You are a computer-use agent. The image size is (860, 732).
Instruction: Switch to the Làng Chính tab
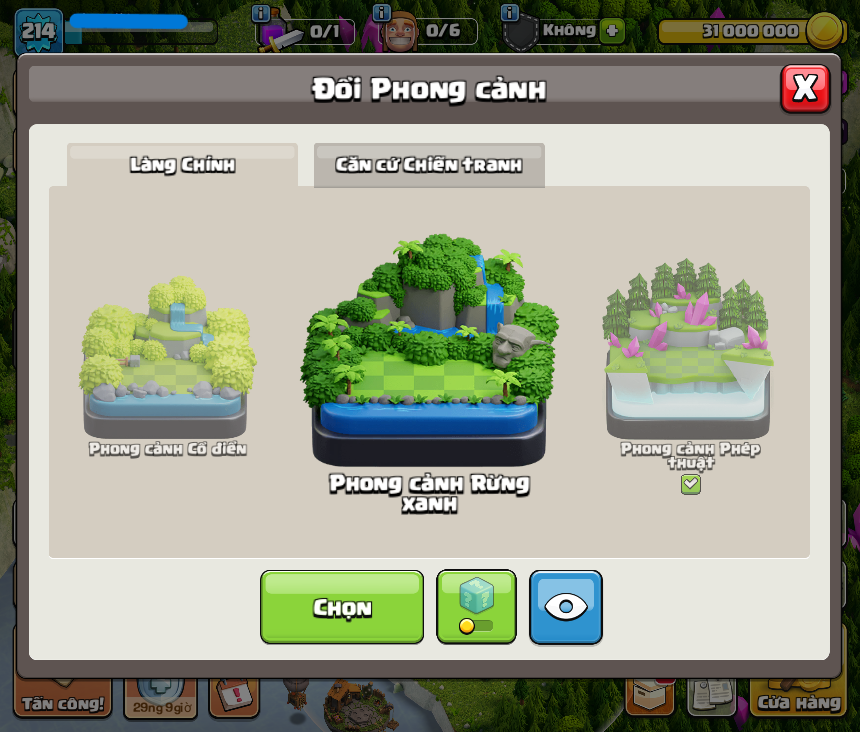click(x=182, y=165)
